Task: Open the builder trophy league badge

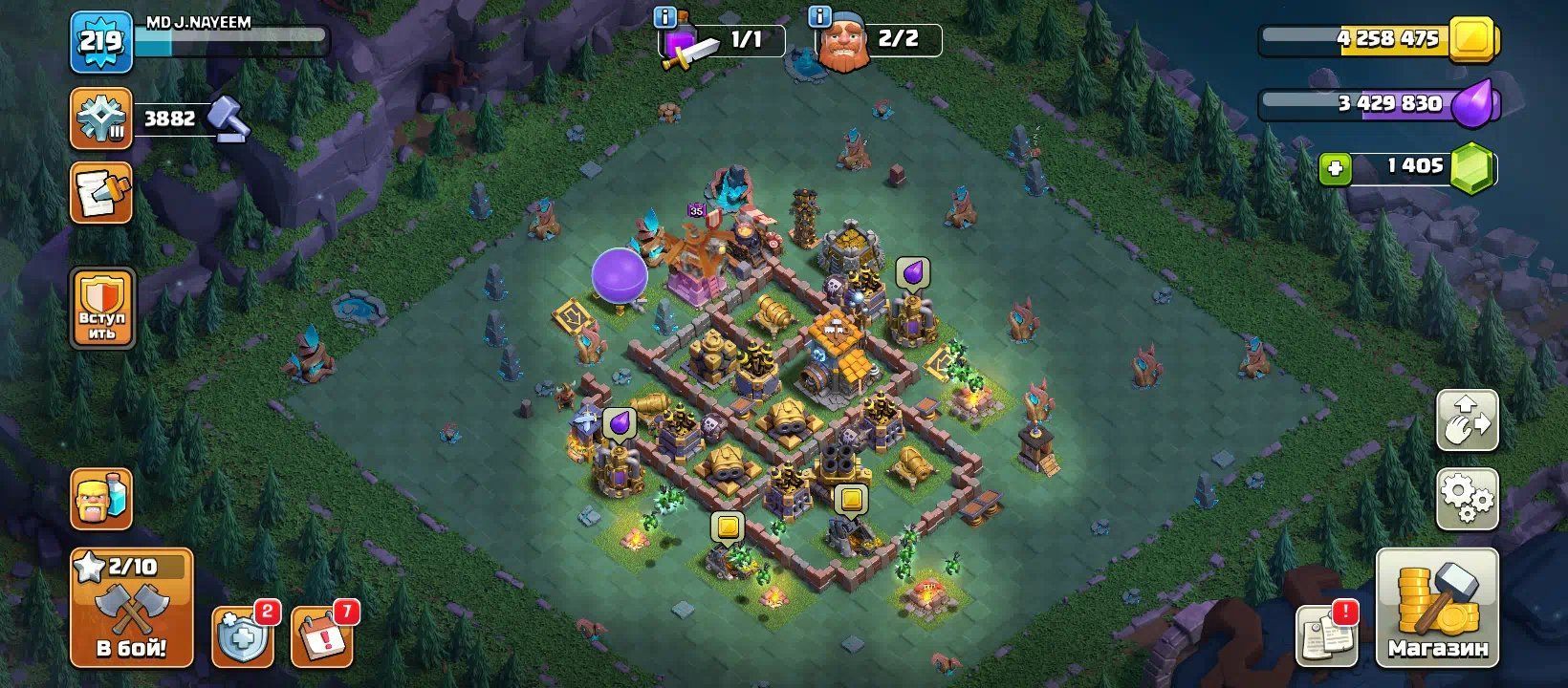Action: (100, 118)
